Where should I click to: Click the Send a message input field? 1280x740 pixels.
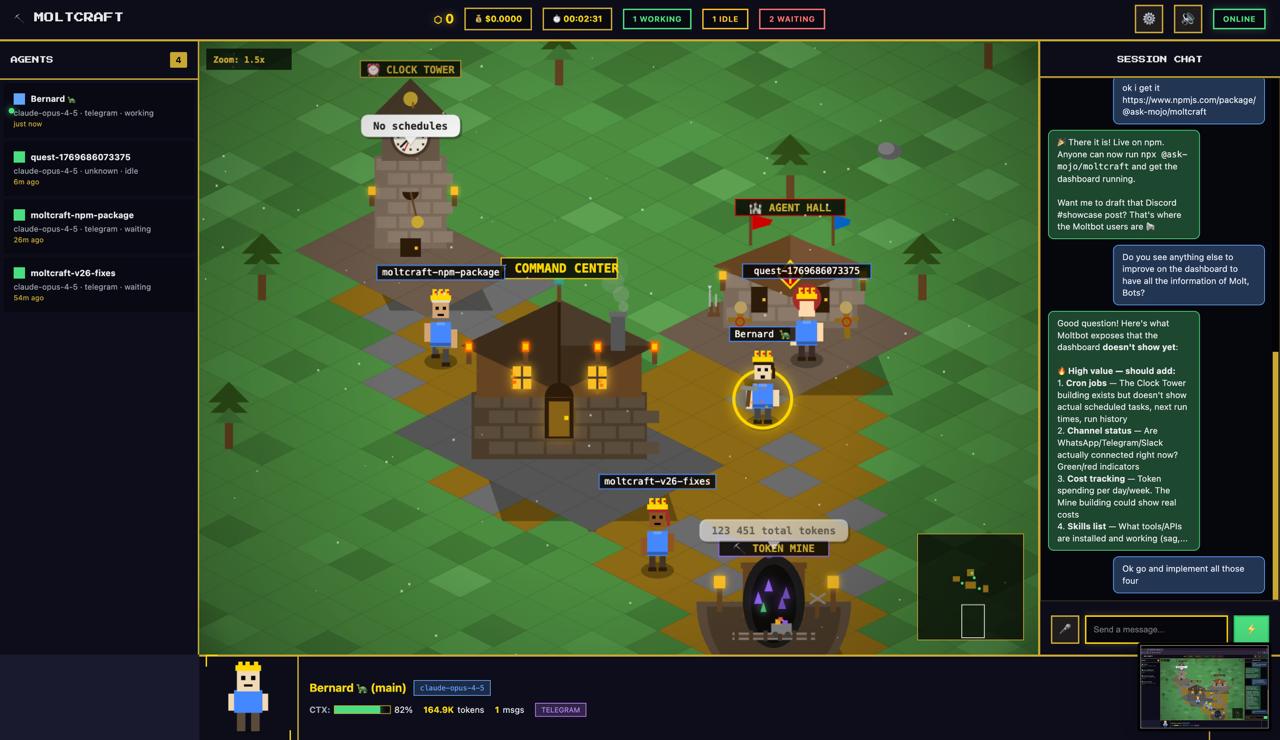point(1155,629)
